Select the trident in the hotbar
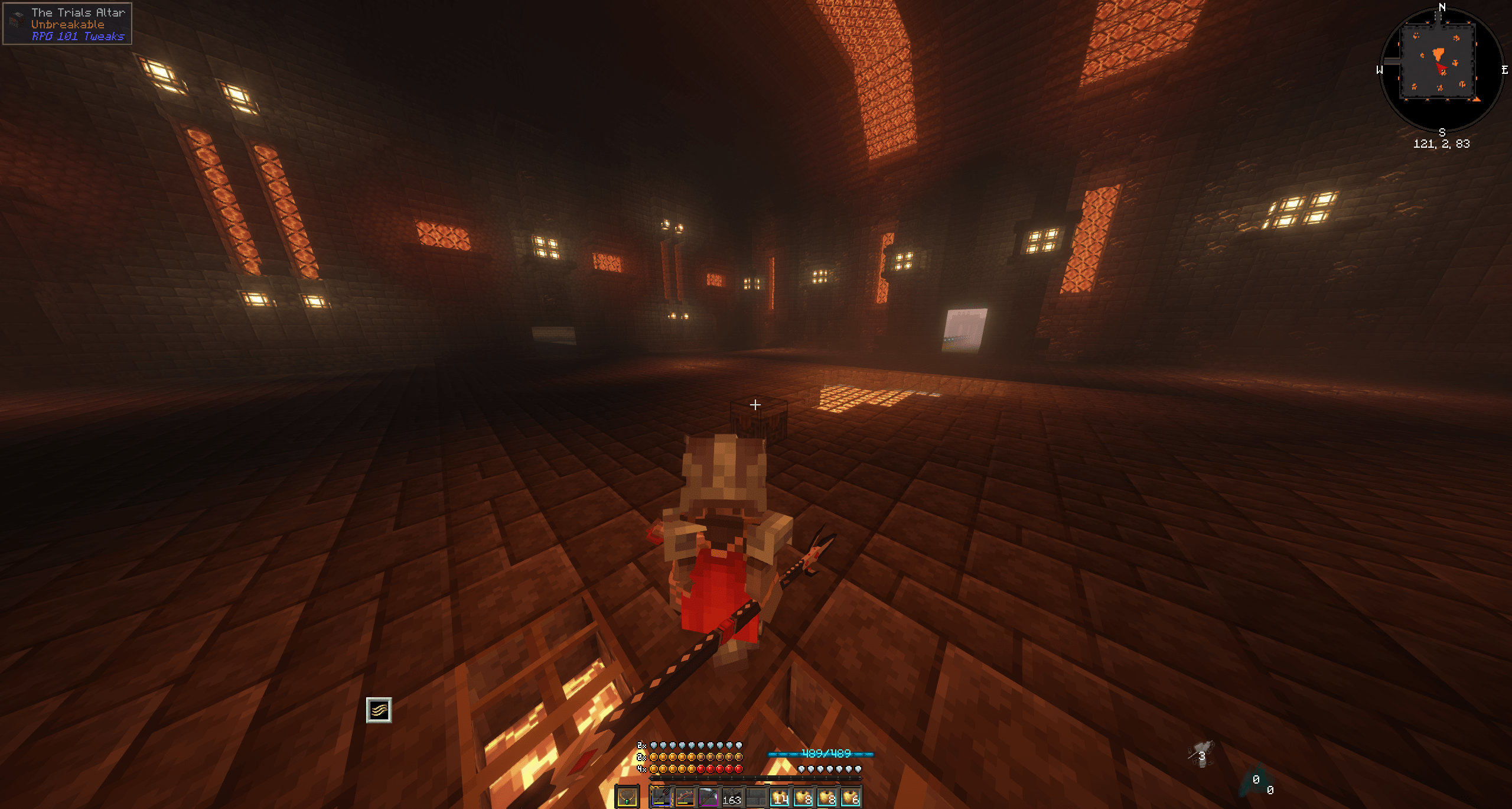1512x809 pixels. coord(661,796)
